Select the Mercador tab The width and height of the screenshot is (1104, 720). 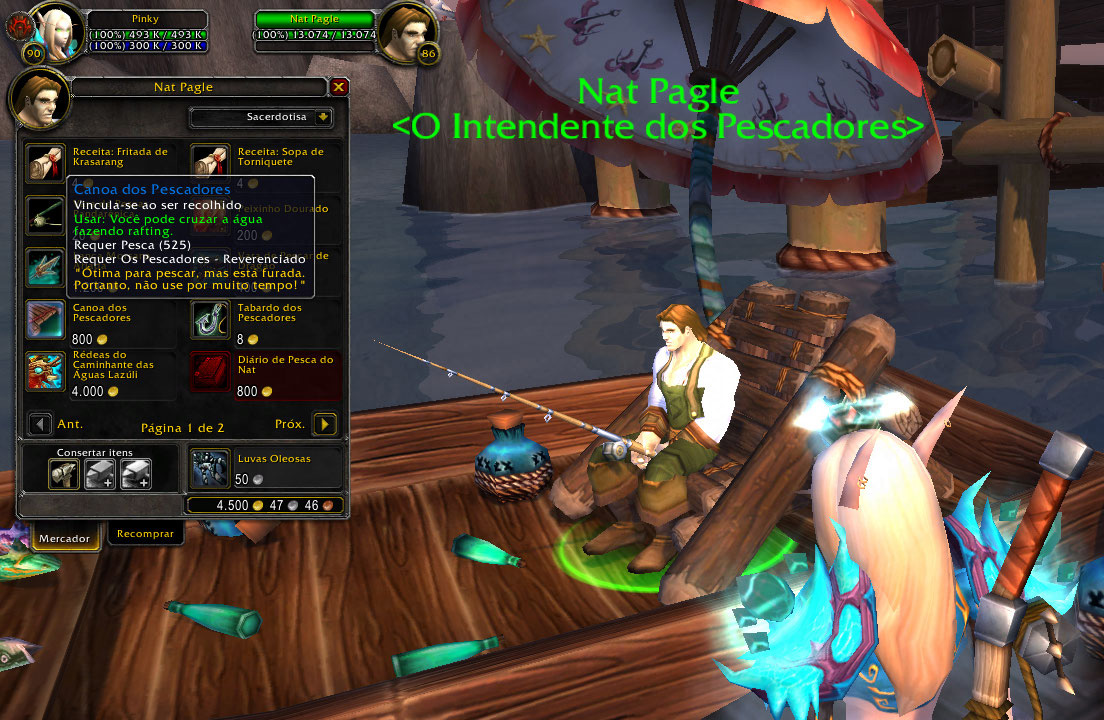click(64, 538)
